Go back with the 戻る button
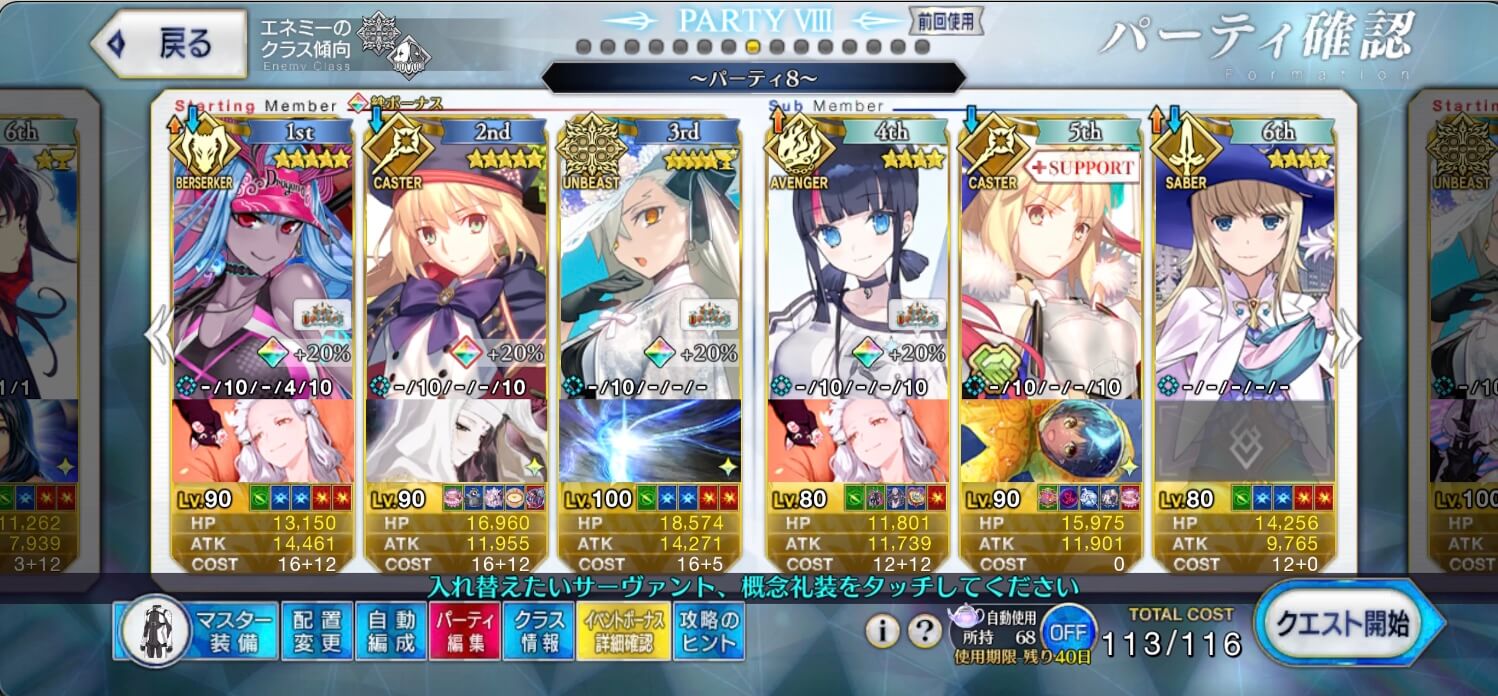 pos(170,44)
